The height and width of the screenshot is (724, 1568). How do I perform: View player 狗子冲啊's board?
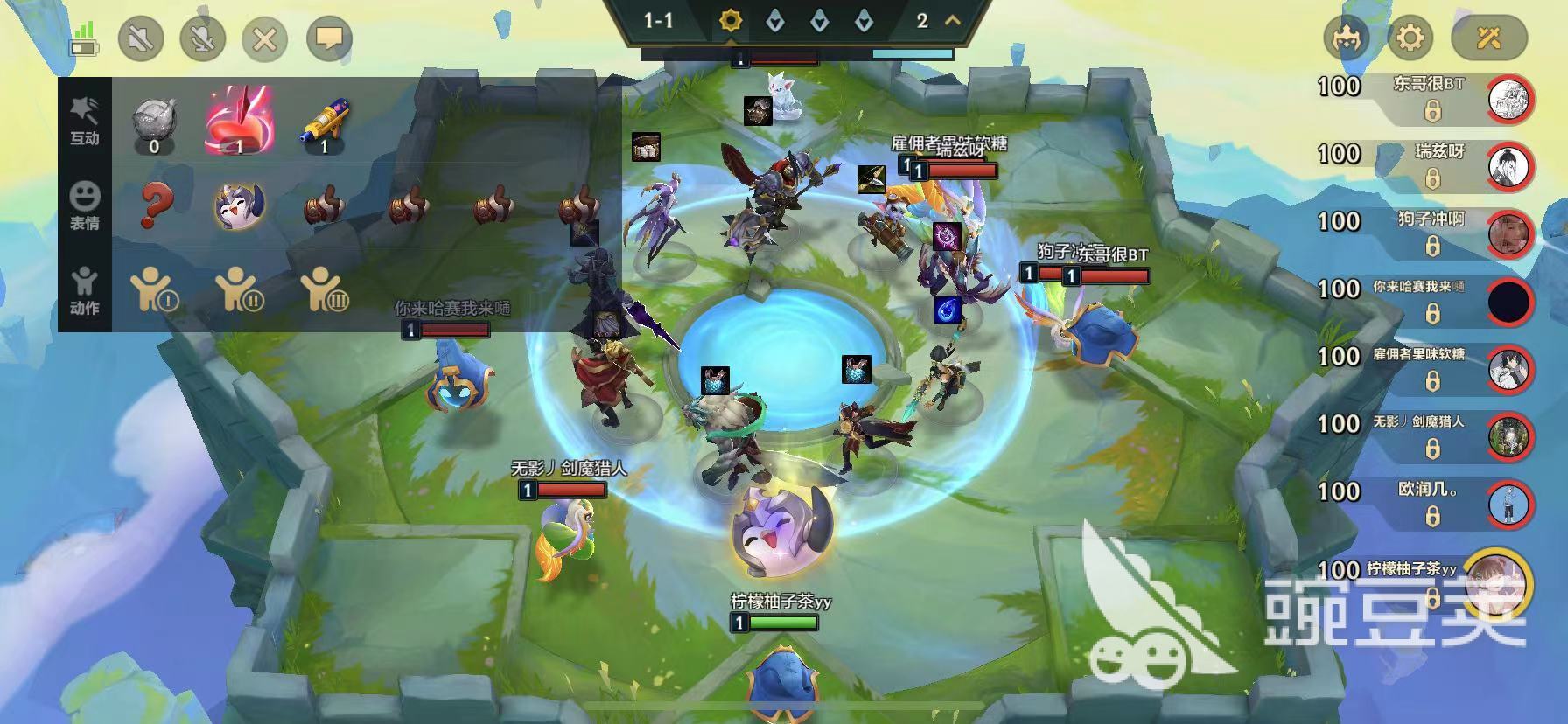coord(1510,234)
